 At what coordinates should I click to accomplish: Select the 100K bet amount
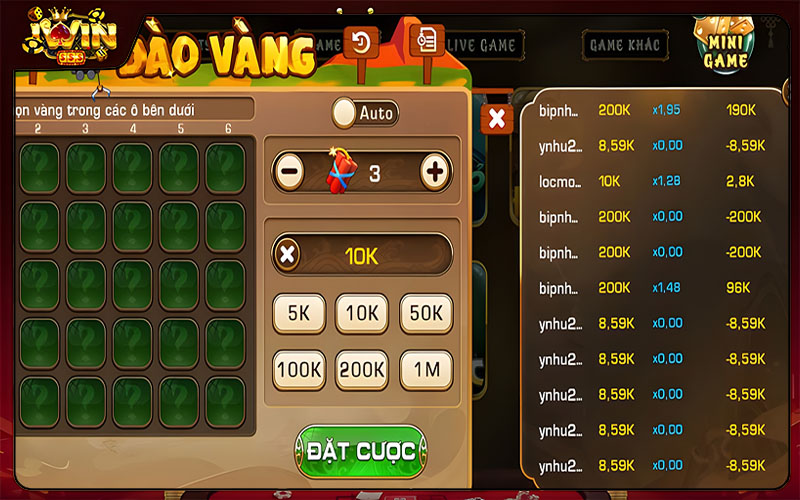tap(298, 370)
